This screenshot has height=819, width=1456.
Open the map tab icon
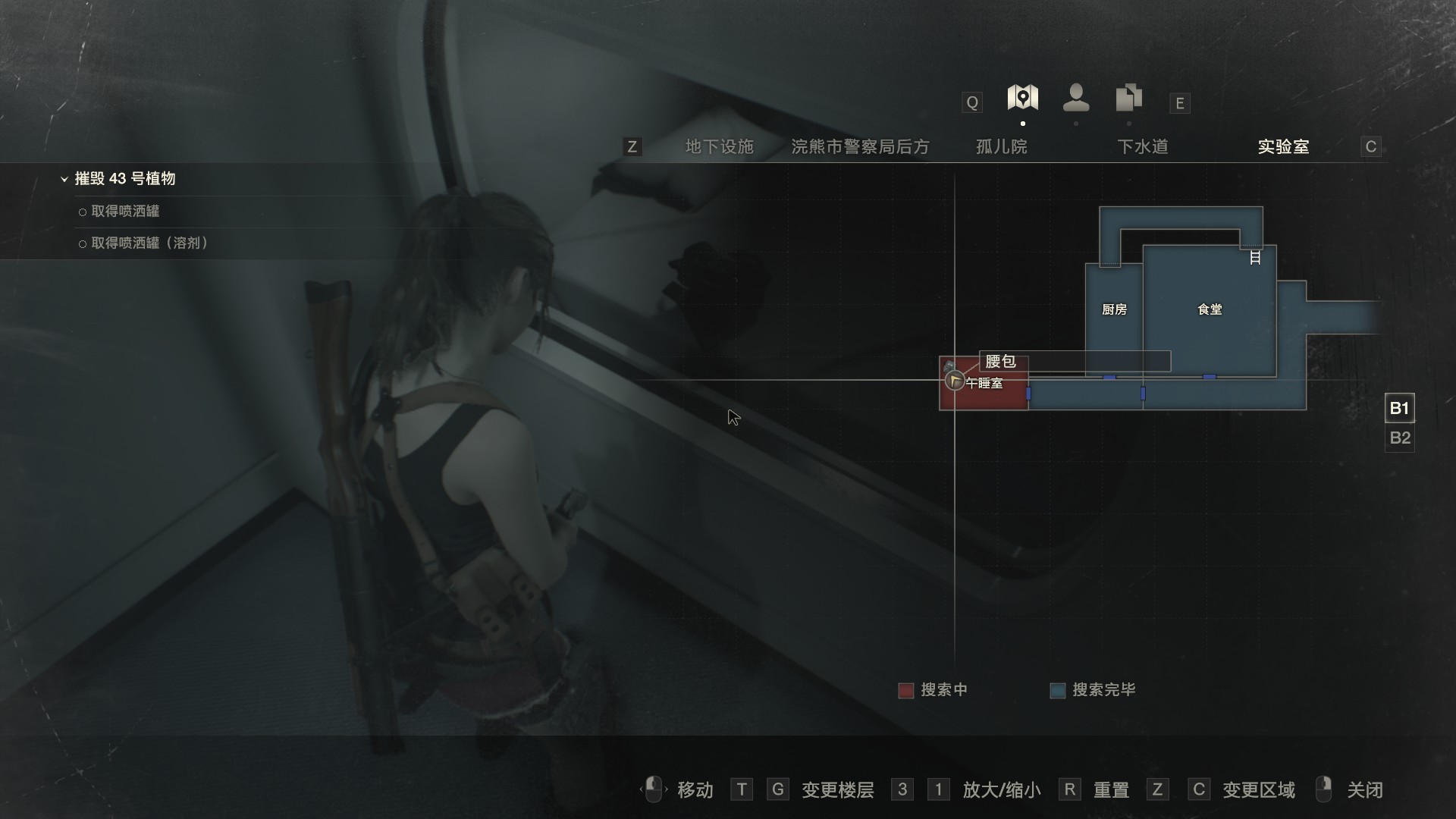1022,98
